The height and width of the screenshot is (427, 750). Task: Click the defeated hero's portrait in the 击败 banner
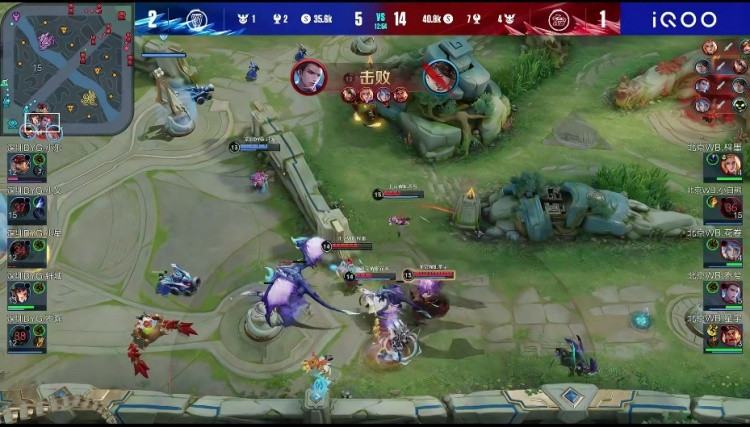(439, 76)
